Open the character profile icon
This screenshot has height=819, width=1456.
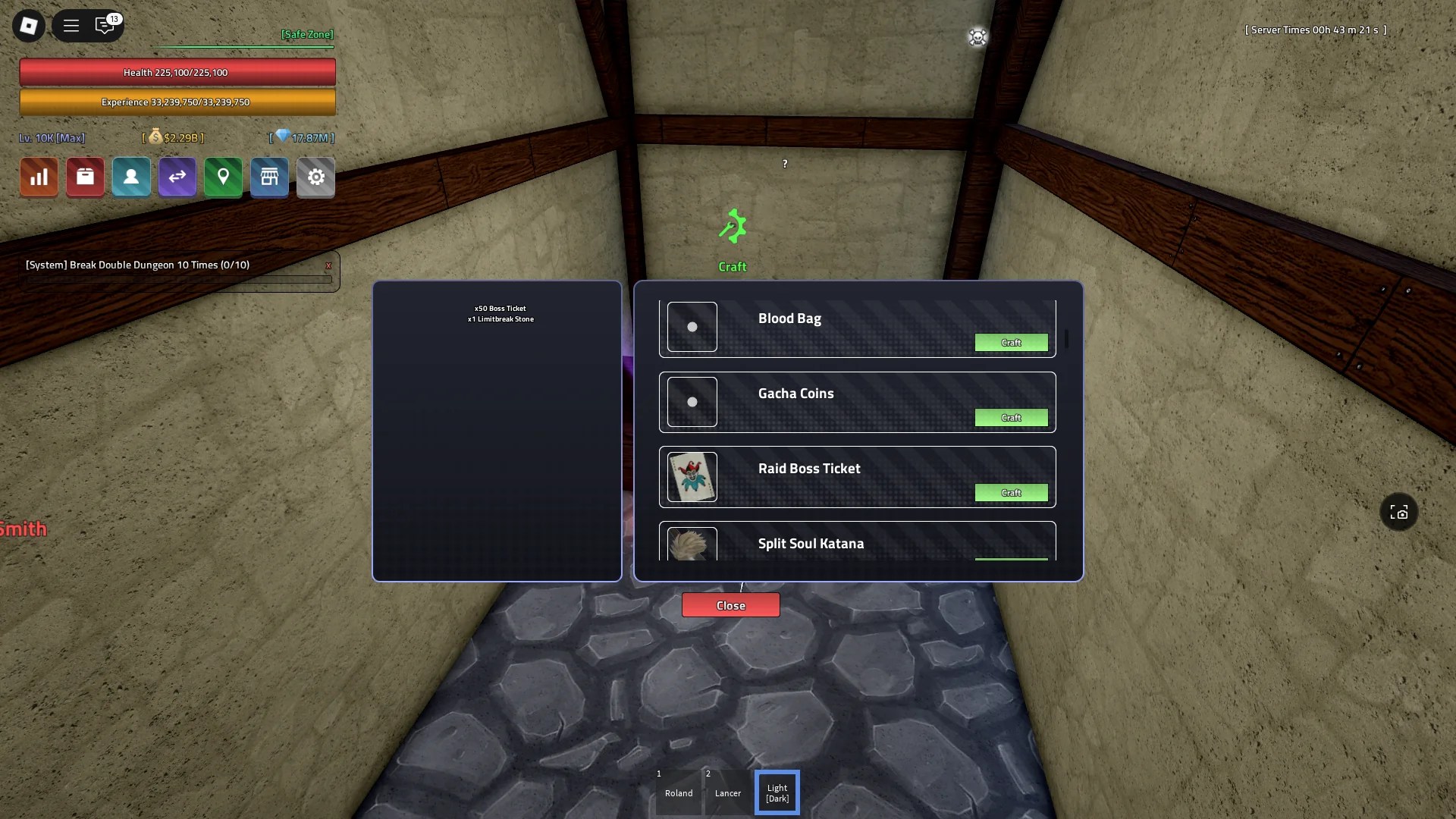pyautogui.click(x=130, y=177)
